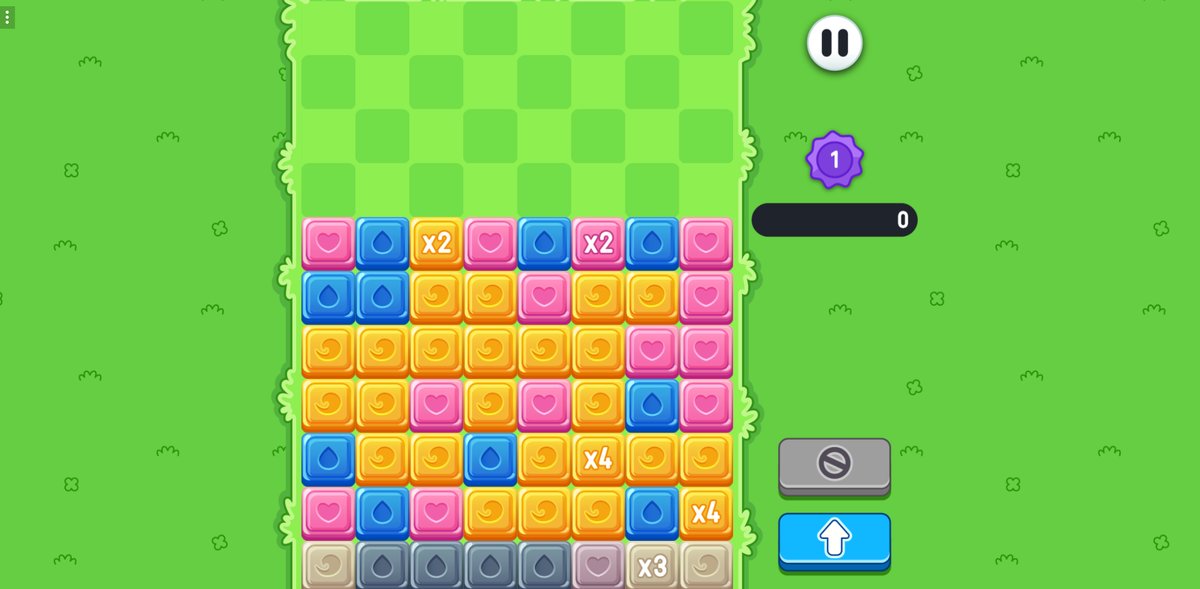Pause the game with the pause button

coord(834,43)
